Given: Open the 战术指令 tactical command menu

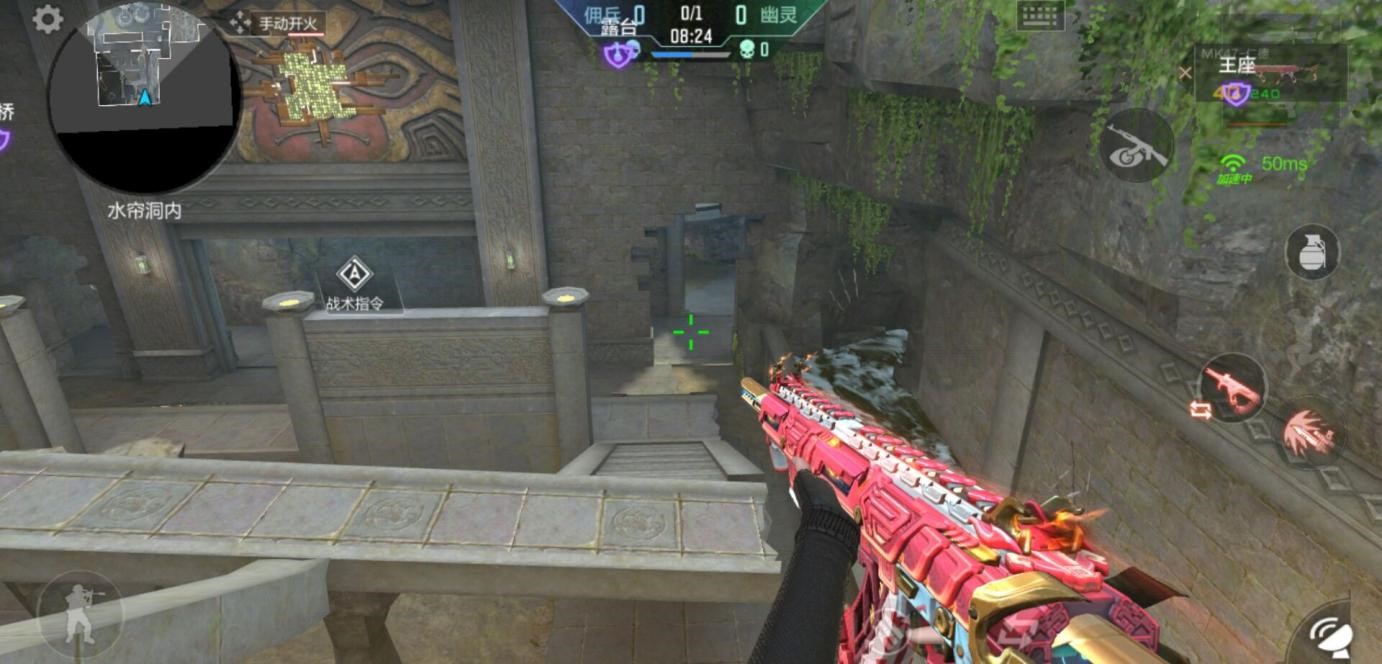Looking at the screenshot, I should click(353, 283).
